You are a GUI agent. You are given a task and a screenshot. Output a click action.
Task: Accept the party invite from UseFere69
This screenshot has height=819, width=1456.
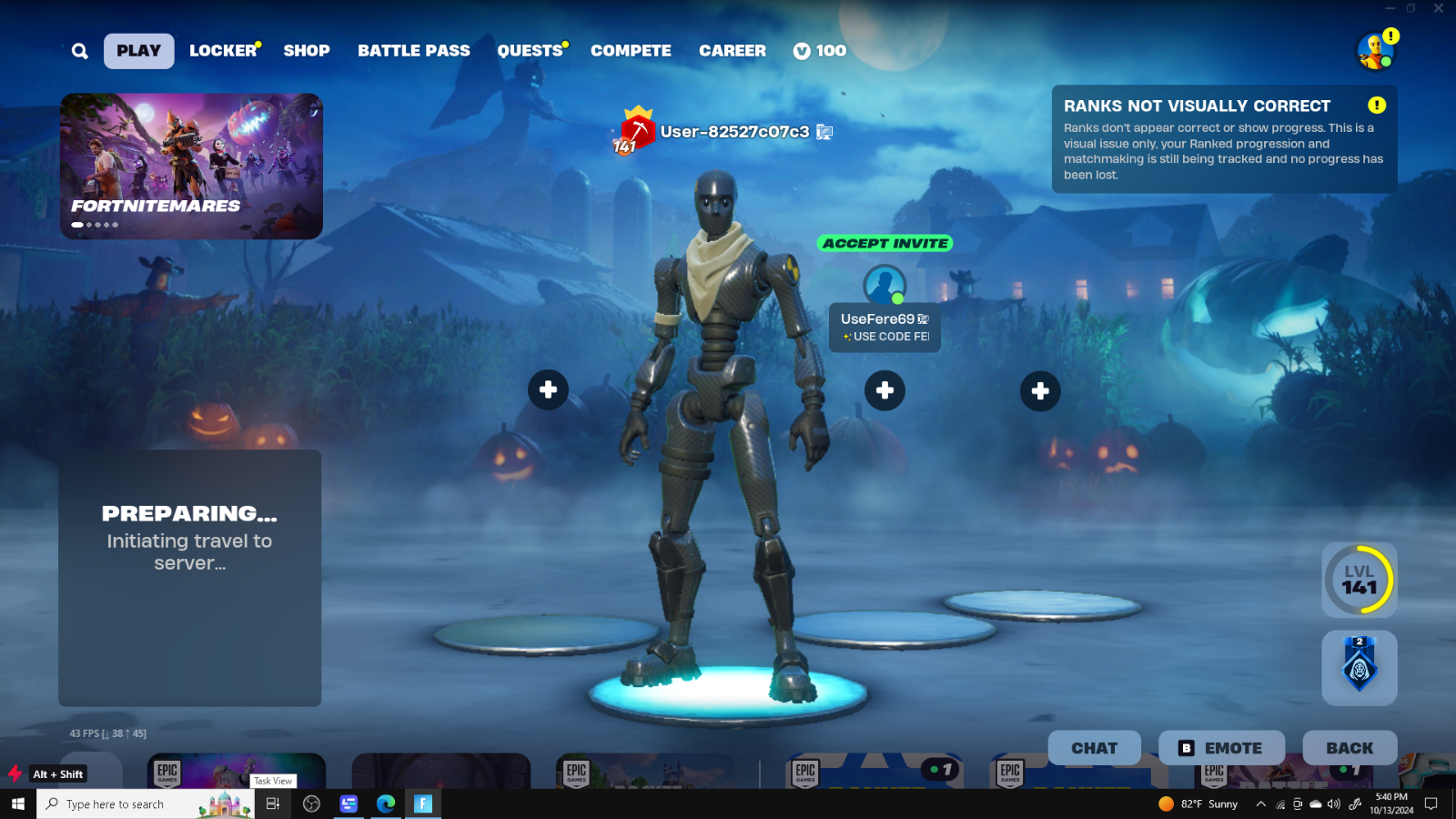[884, 243]
